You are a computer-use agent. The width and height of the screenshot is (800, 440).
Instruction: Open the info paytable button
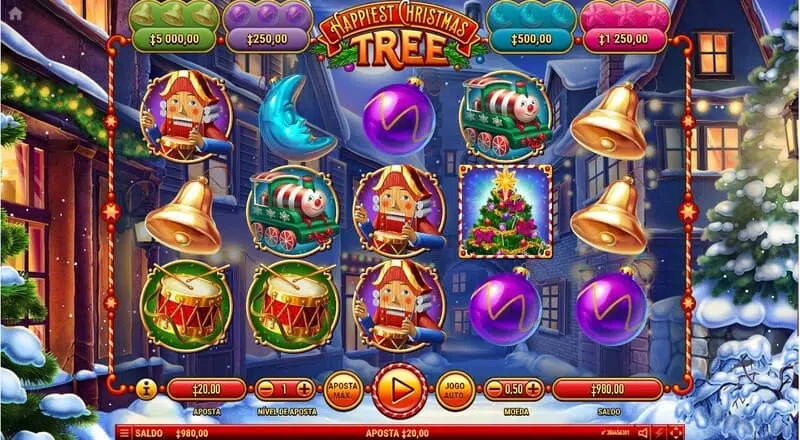point(146,389)
